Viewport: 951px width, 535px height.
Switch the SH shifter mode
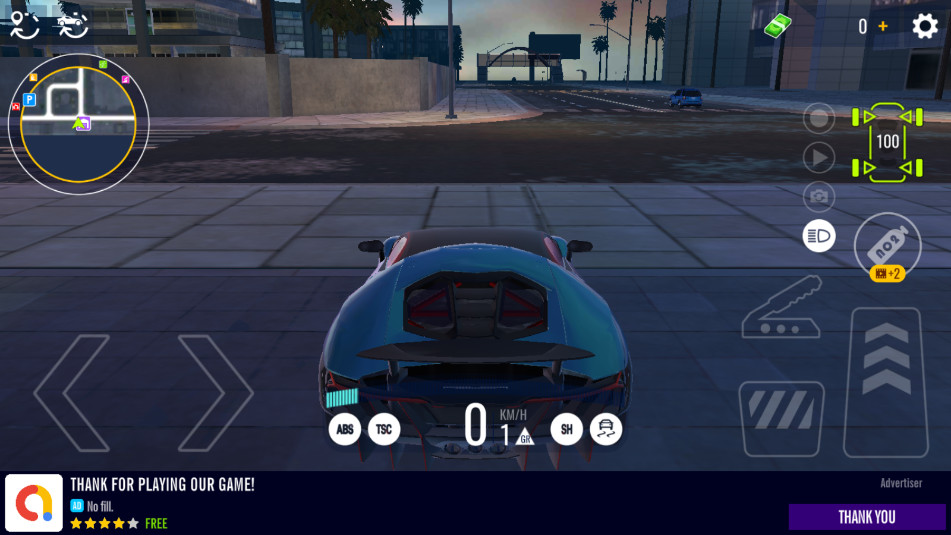[566, 430]
